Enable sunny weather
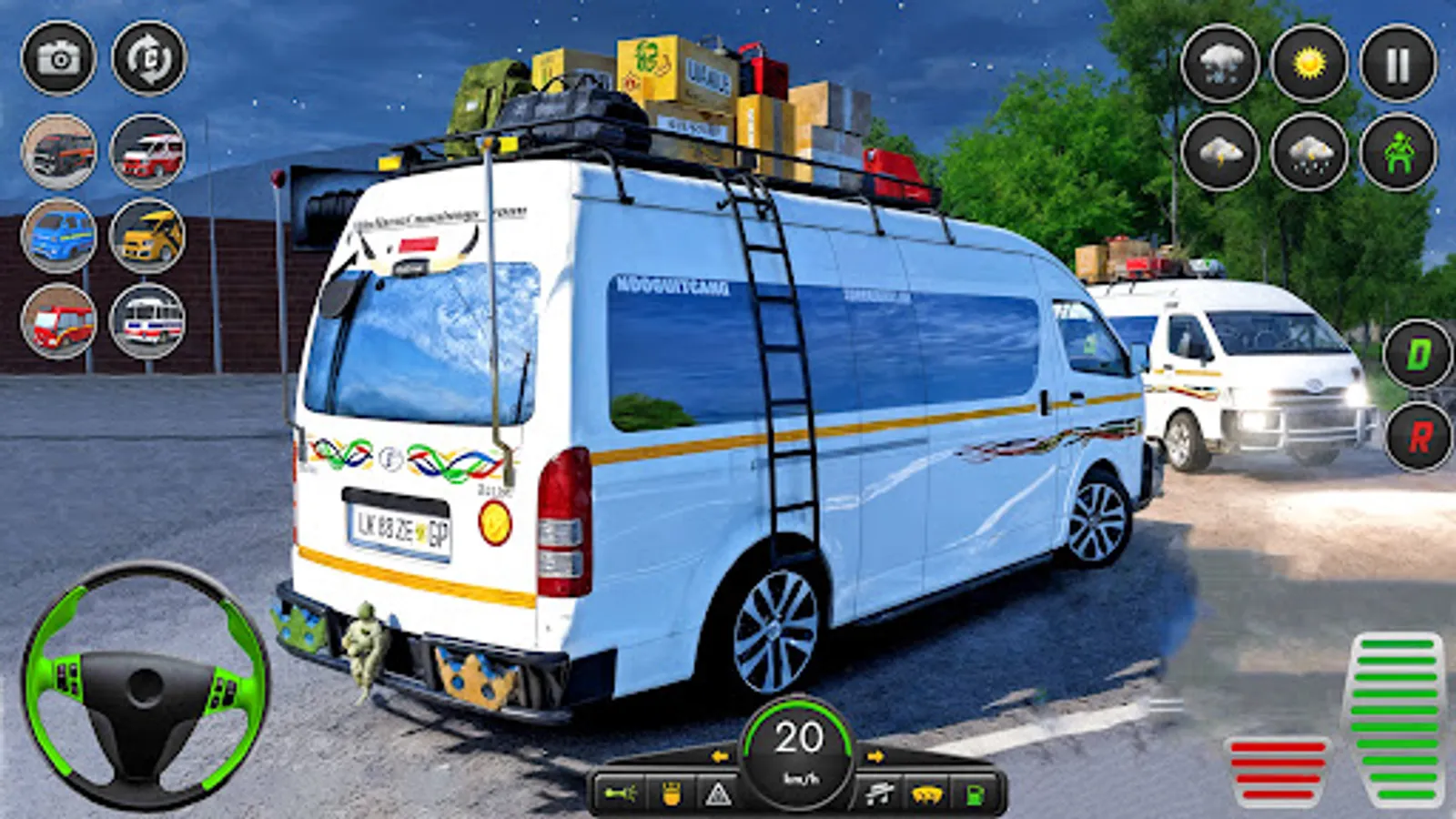The width and height of the screenshot is (1456, 819). coord(1308,62)
